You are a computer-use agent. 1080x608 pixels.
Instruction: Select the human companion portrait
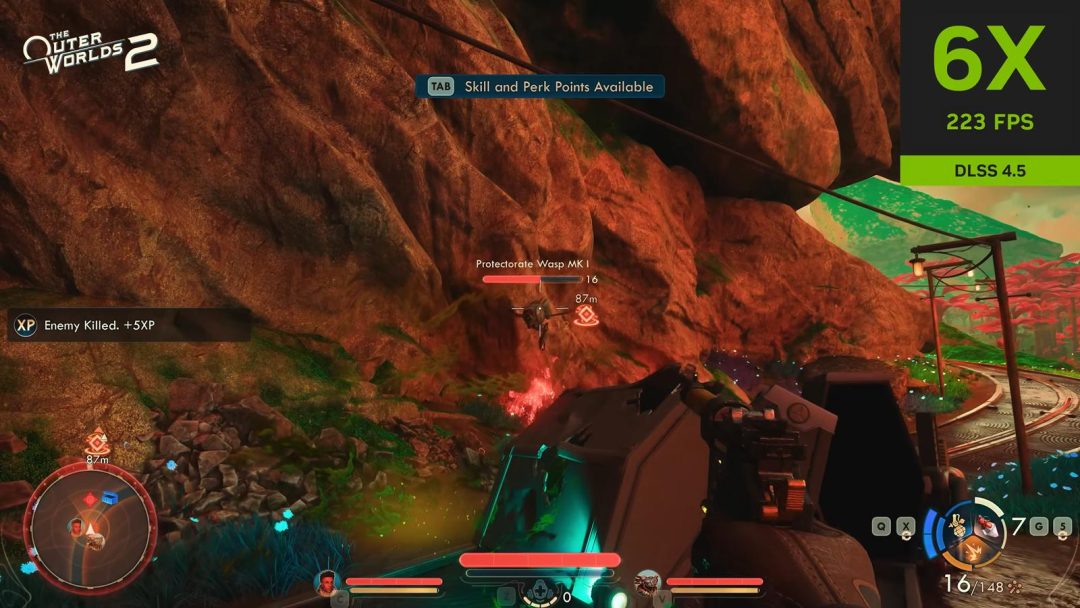pos(326,582)
